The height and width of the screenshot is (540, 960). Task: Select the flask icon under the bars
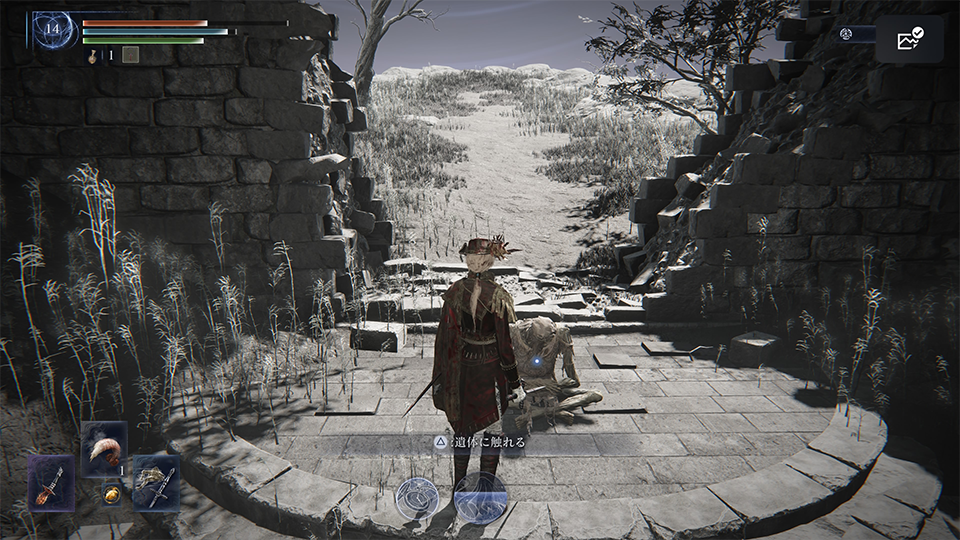tap(93, 56)
